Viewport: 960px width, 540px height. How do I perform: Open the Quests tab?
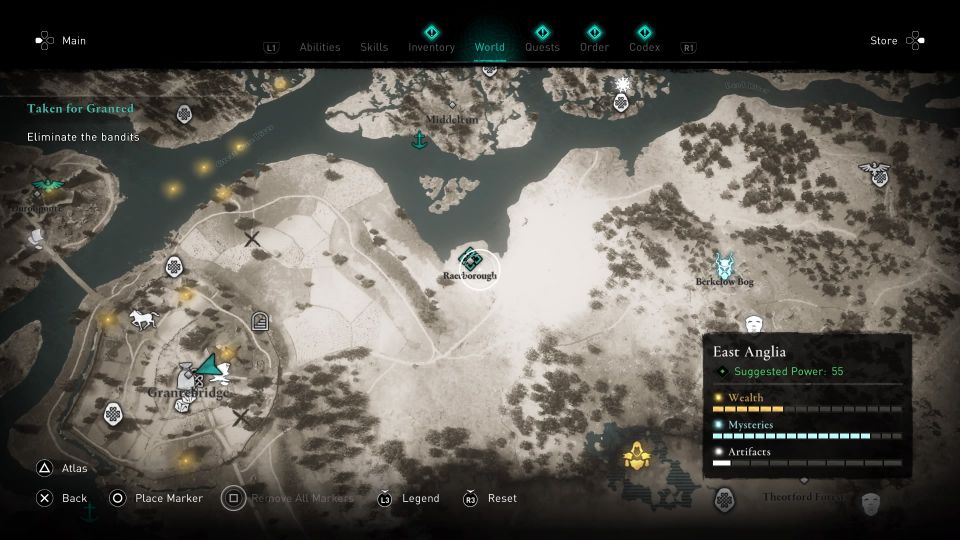click(542, 47)
